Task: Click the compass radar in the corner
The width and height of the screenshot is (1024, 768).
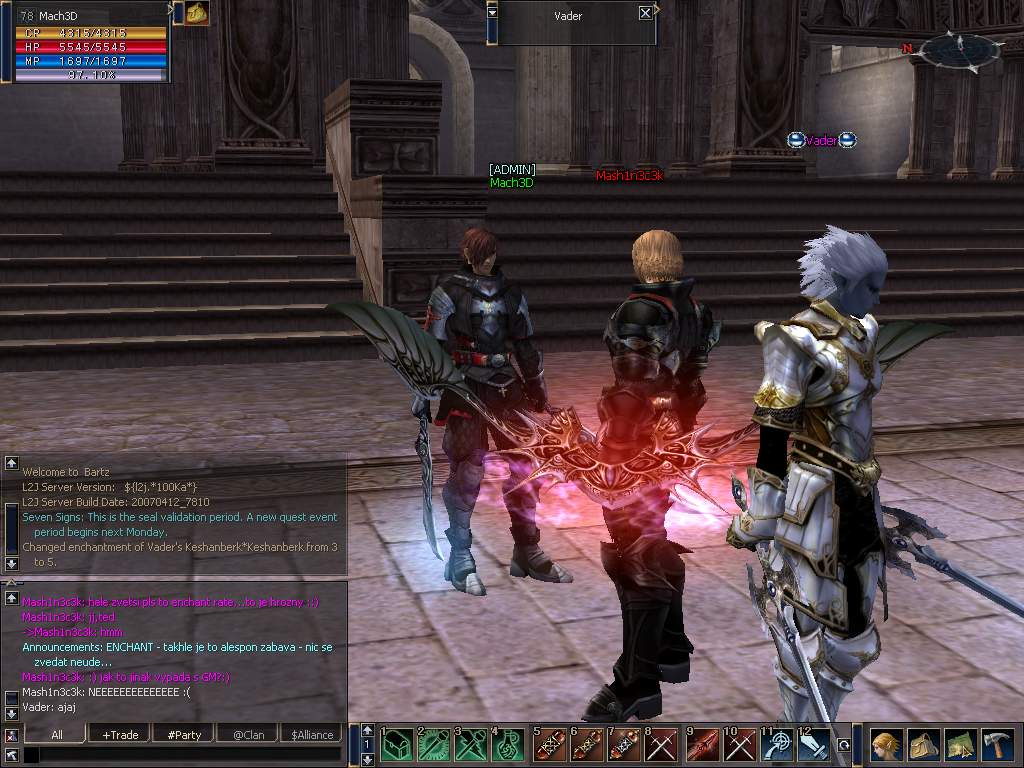Action: click(958, 48)
